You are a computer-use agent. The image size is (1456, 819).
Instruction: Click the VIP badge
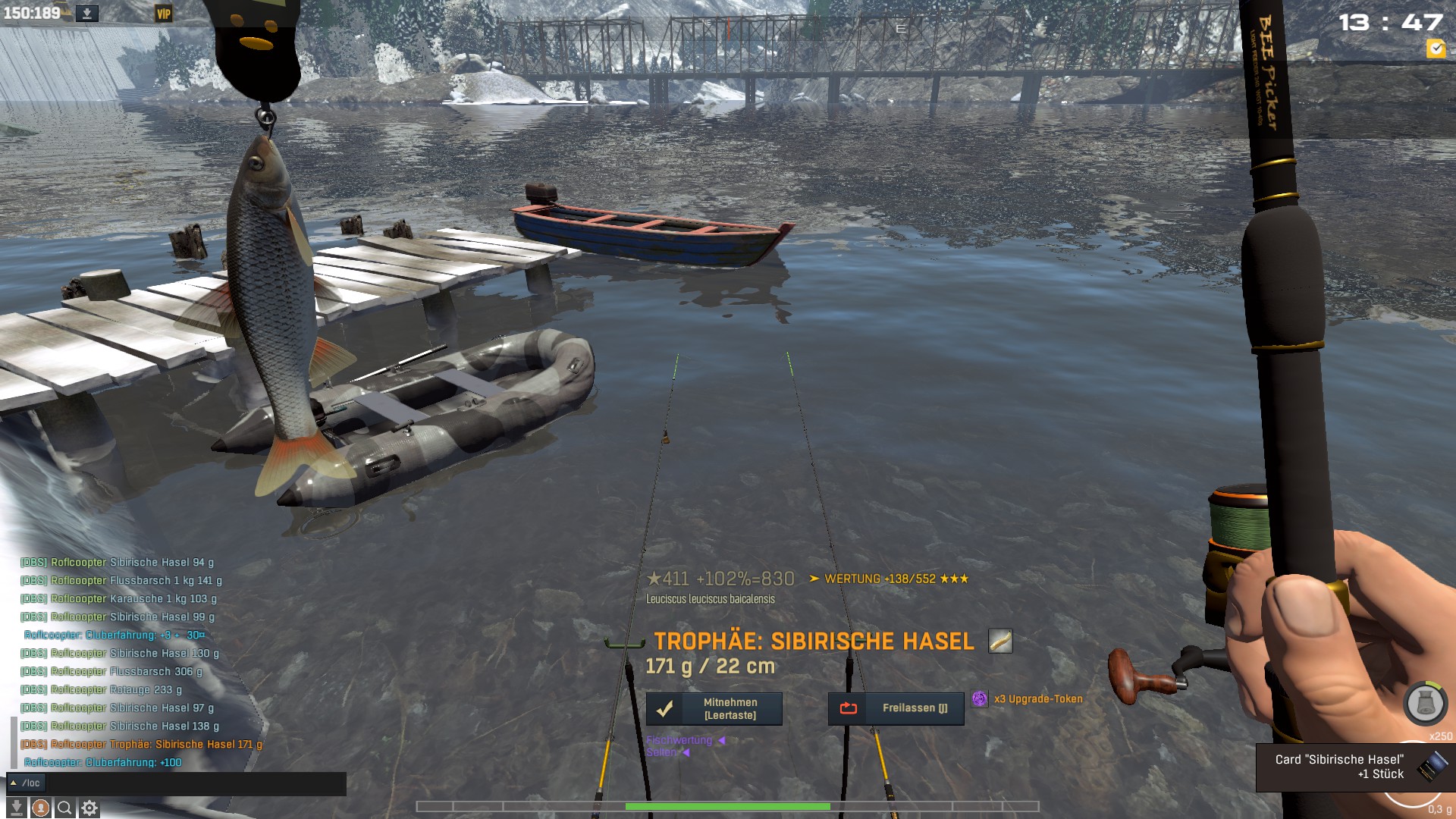coord(163,14)
